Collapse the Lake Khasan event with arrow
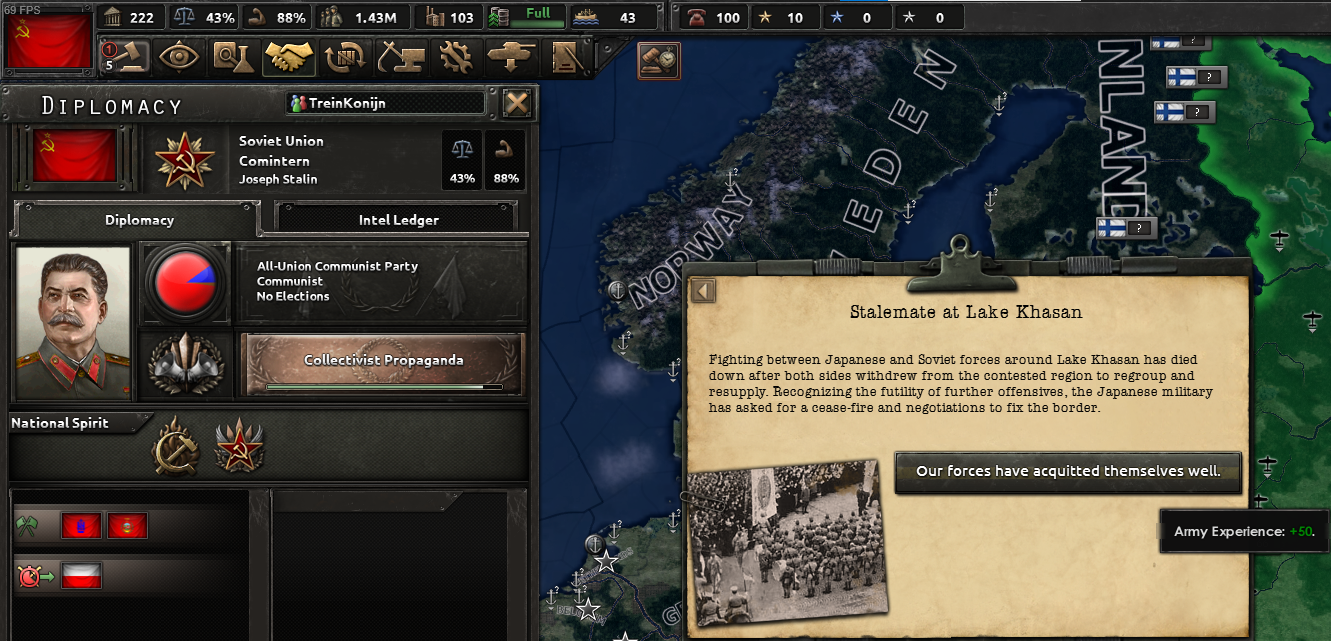 point(704,291)
